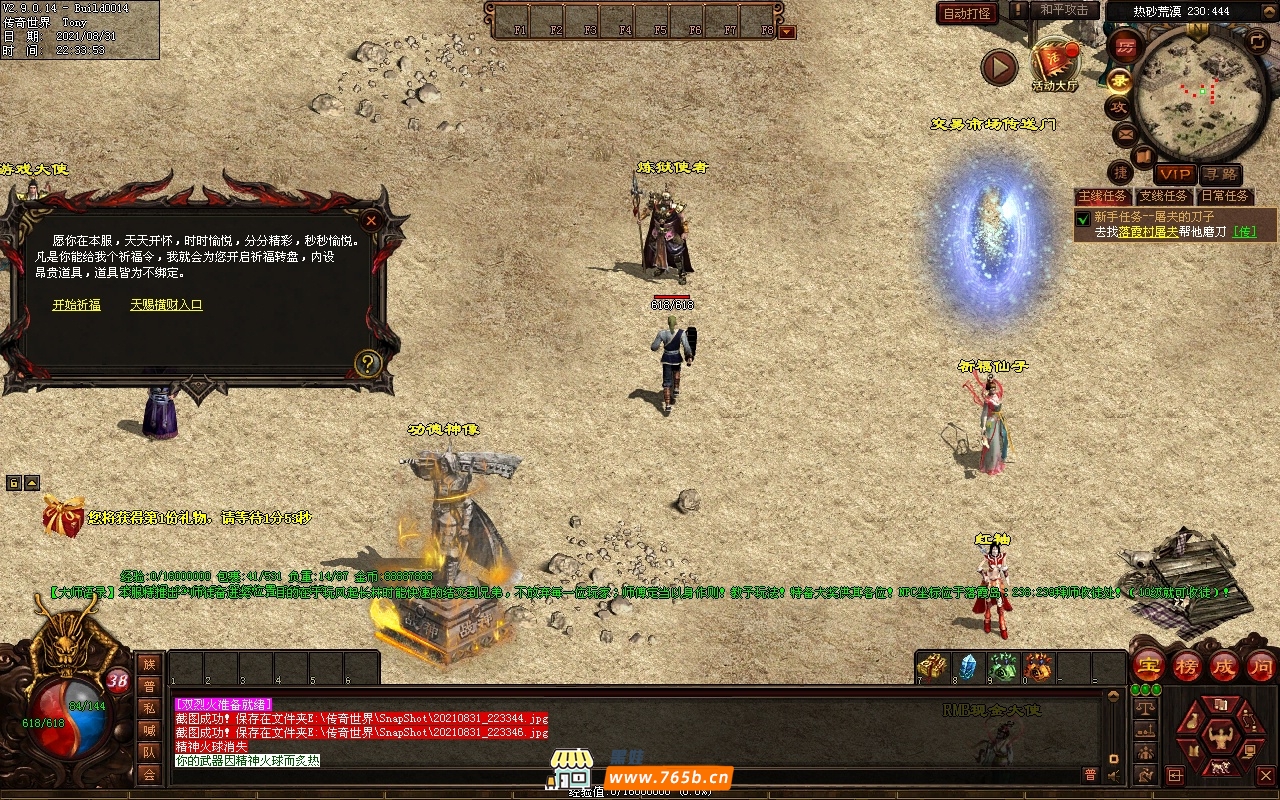
Task: Switch the 和平攻击 attack mode button
Action: 1063,10
